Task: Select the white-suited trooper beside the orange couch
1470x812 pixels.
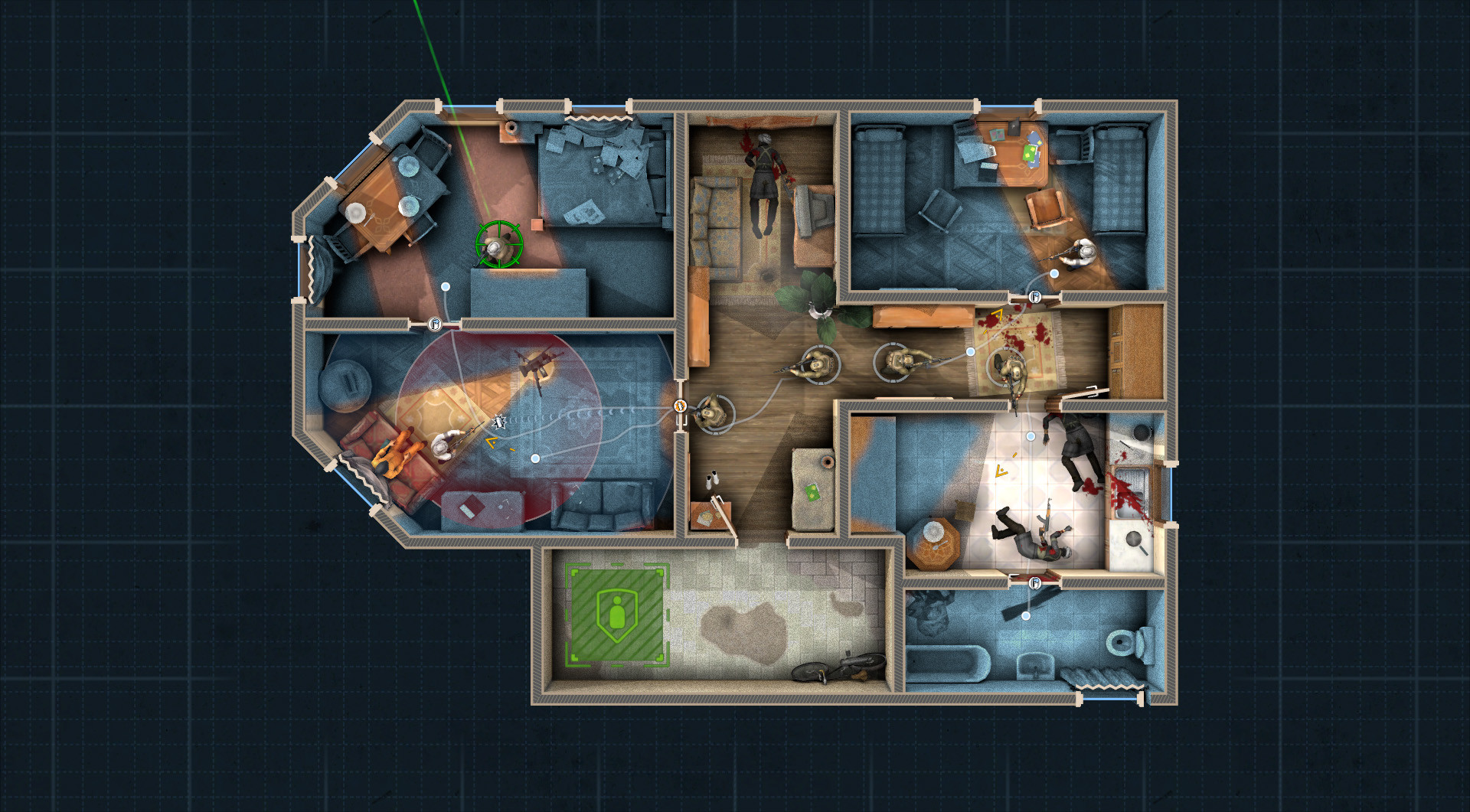Action: pyautogui.click(x=444, y=448)
